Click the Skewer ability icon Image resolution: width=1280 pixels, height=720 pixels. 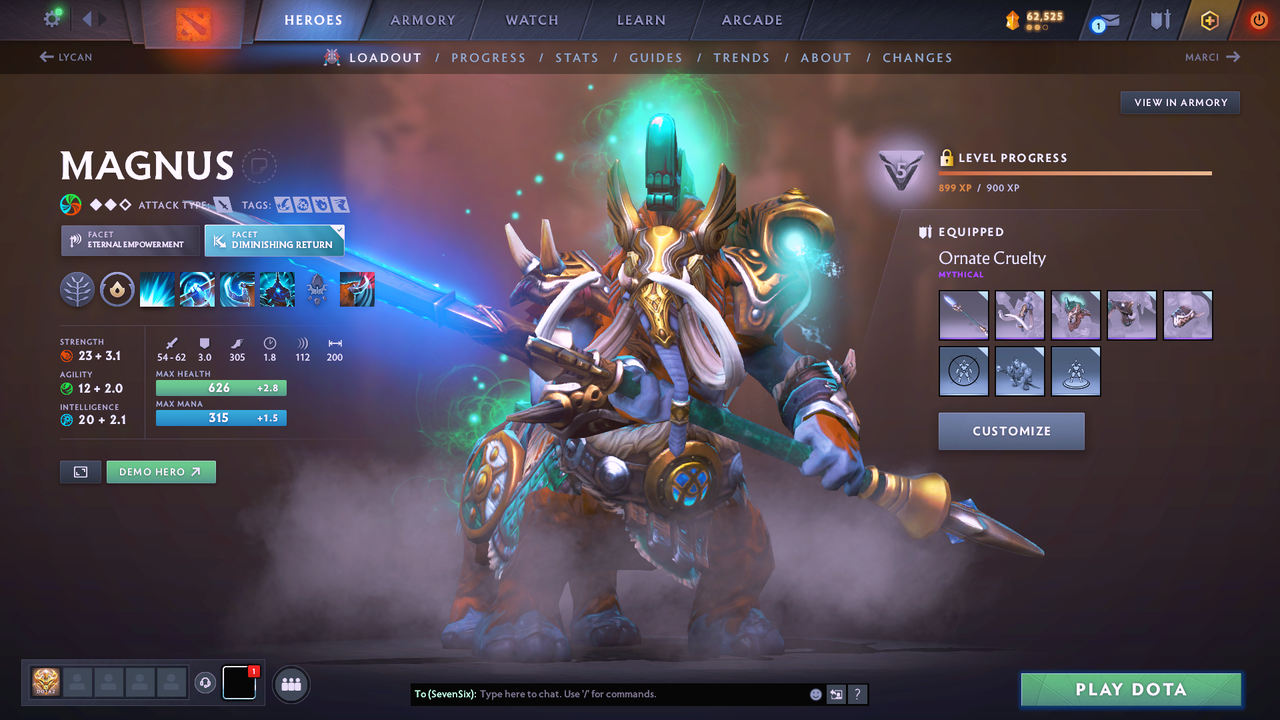237,290
